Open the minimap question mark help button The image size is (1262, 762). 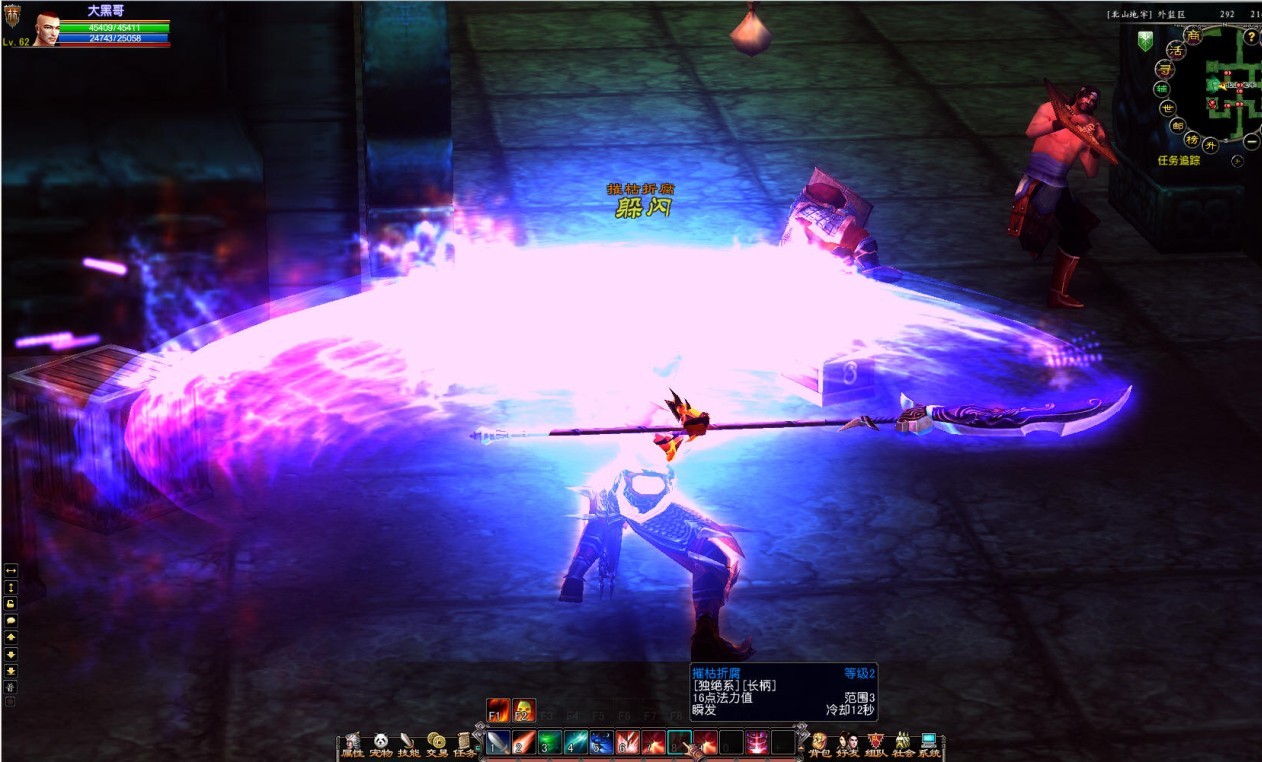(x=1250, y=37)
